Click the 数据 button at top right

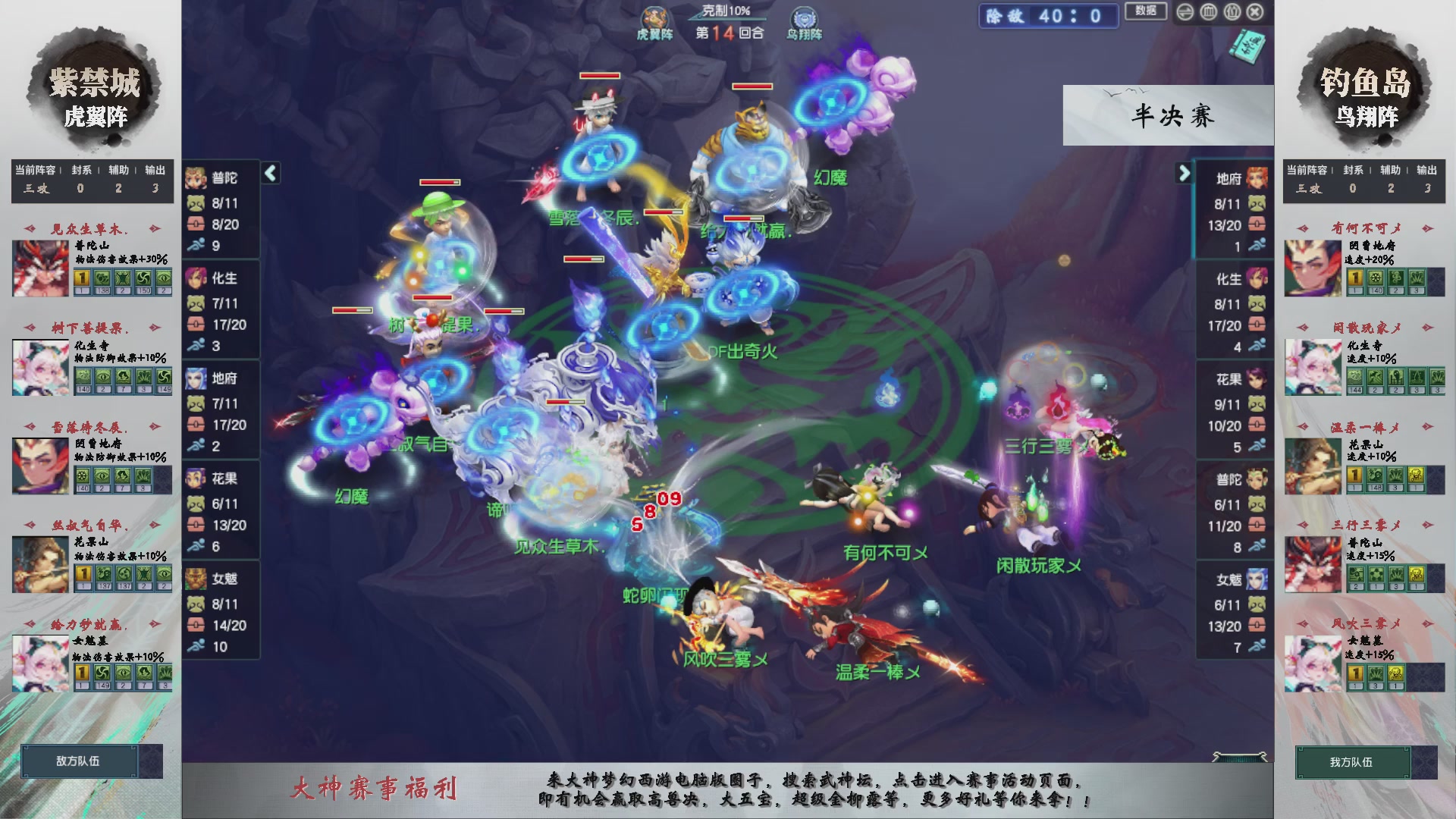tap(1146, 11)
